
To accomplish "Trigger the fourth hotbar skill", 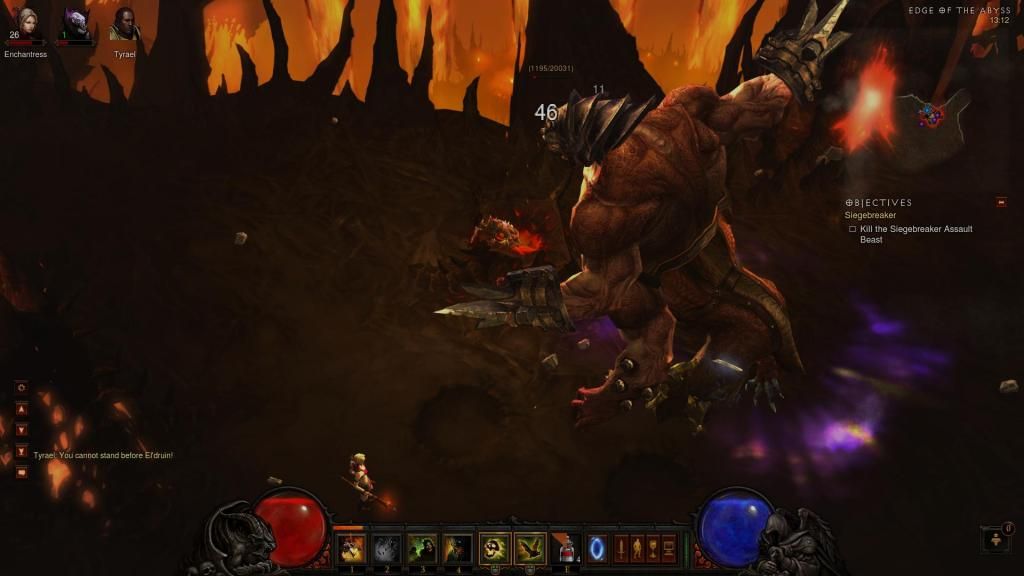I will 458,548.
